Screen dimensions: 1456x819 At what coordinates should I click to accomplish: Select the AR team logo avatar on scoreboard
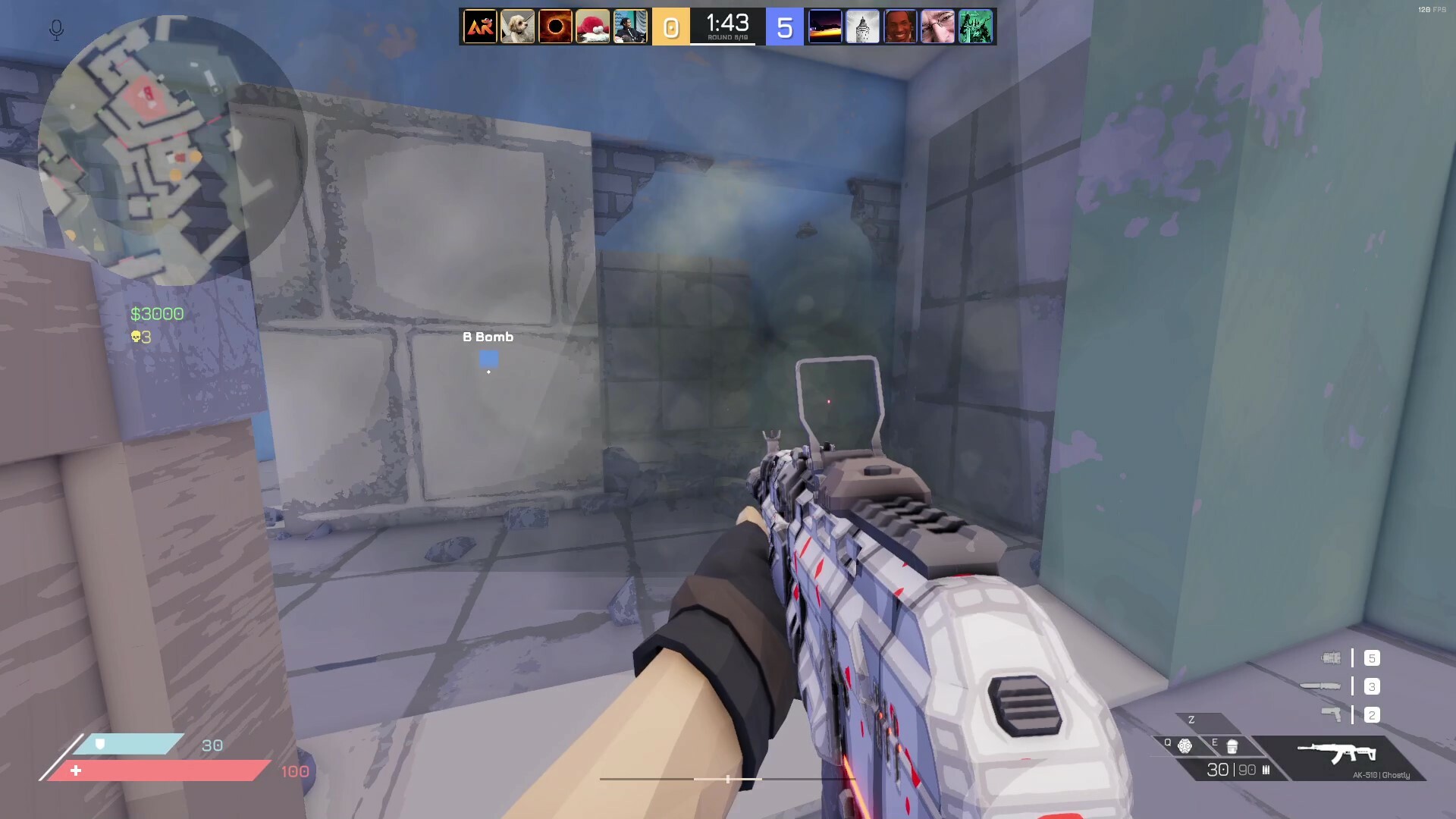[479, 27]
